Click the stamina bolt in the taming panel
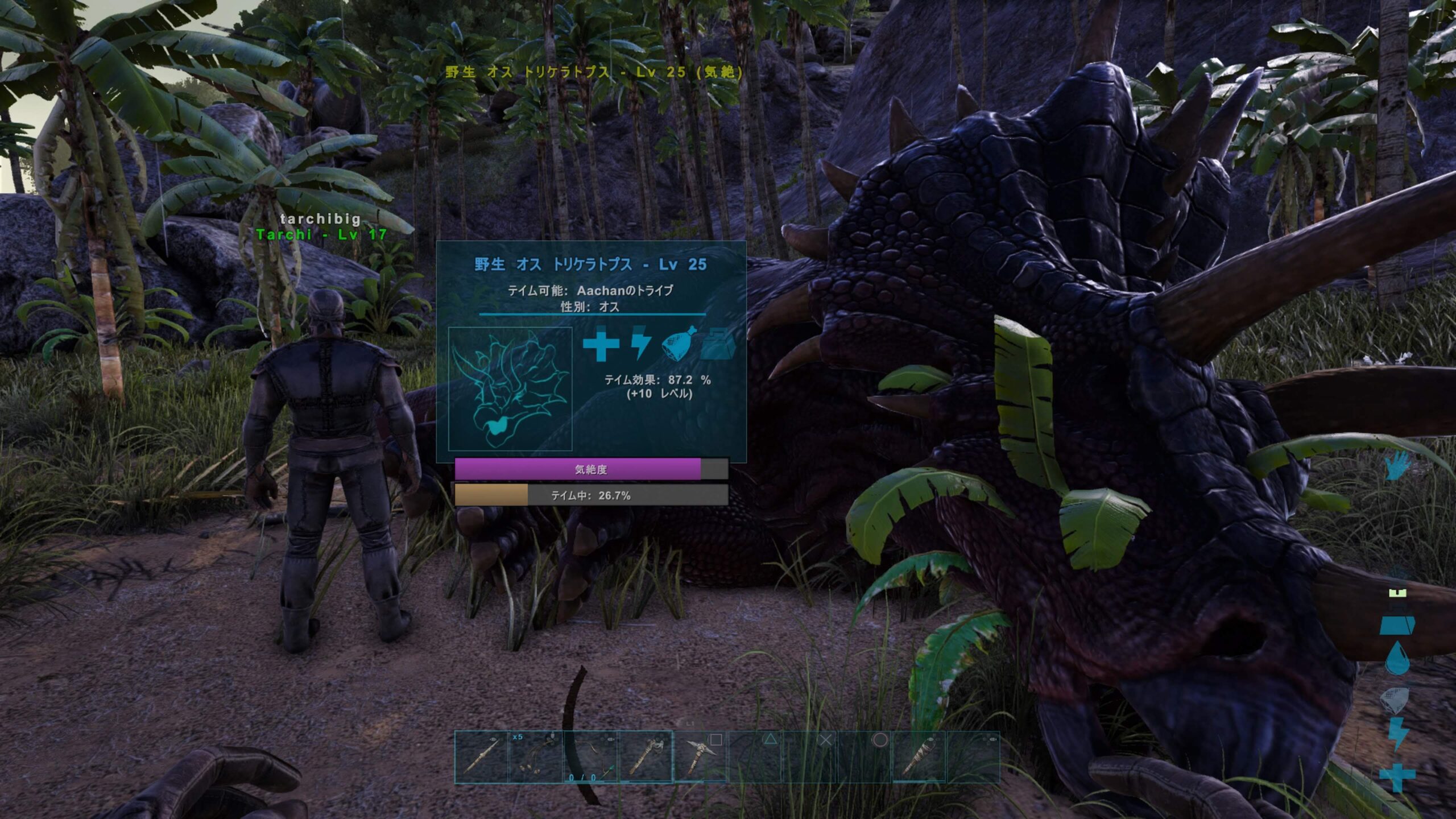Screen dimensions: 1456x819 point(640,344)
